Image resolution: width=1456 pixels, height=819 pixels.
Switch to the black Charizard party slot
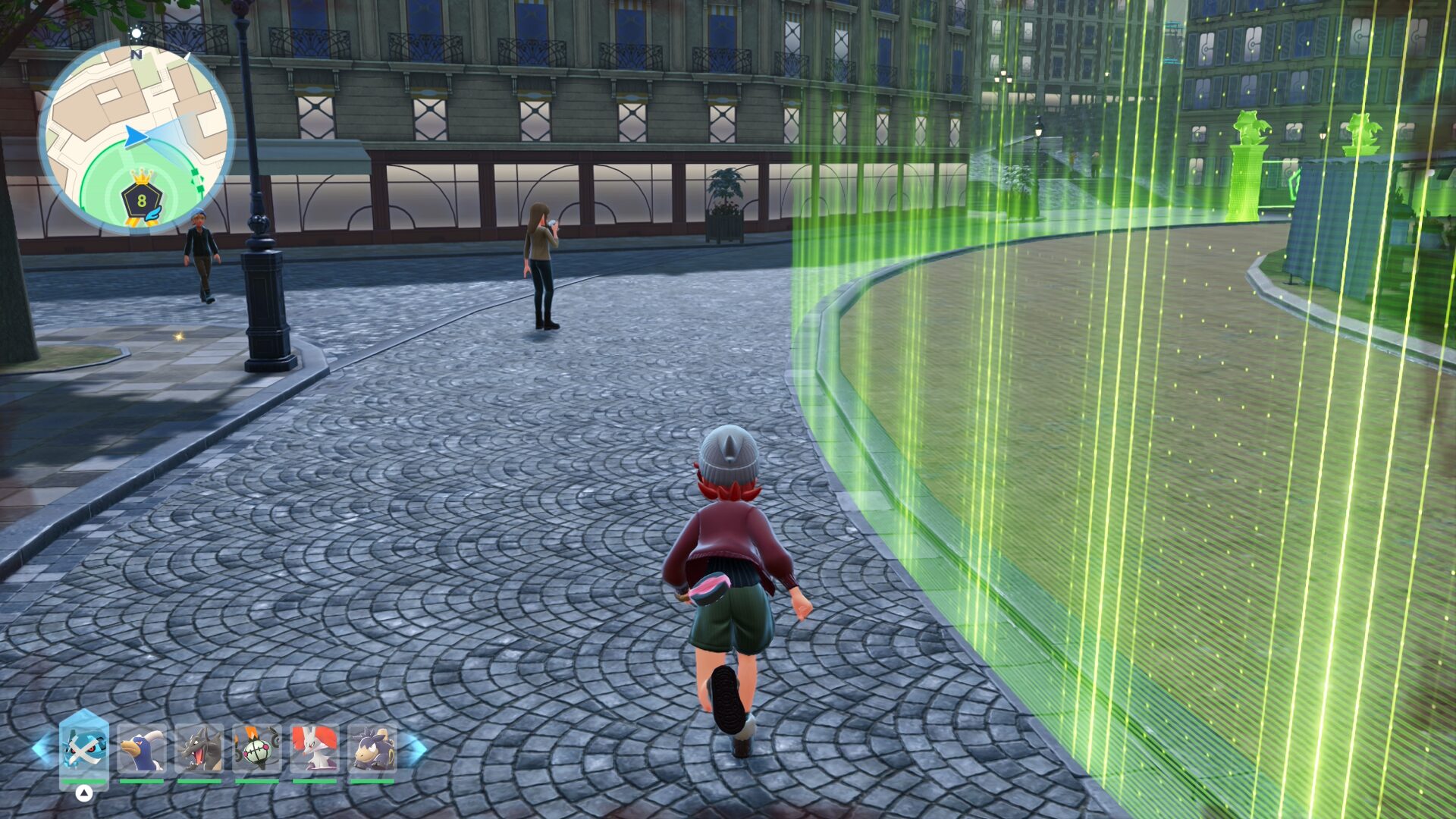[199, 748]
